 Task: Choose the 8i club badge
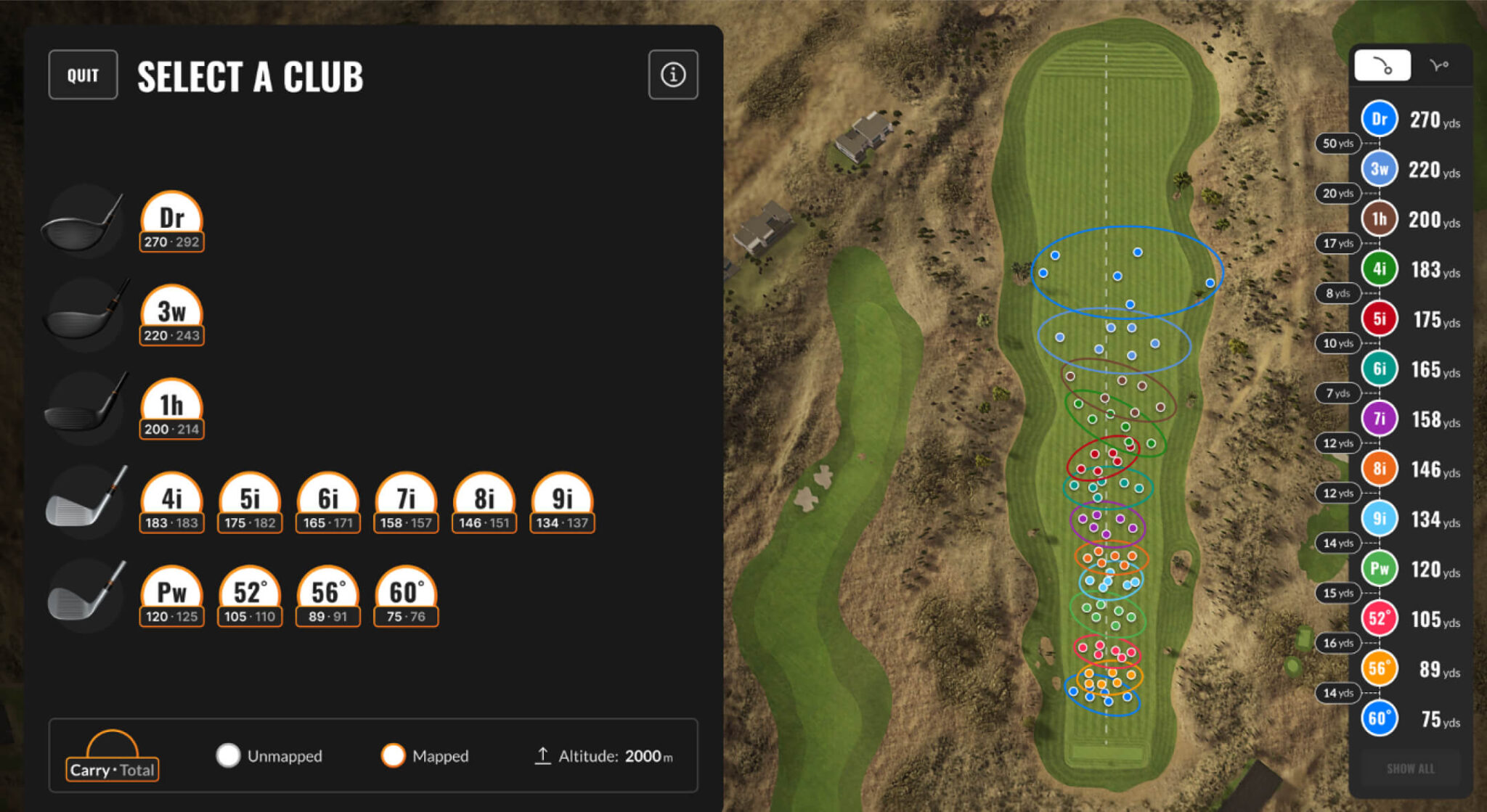(484, 503)
